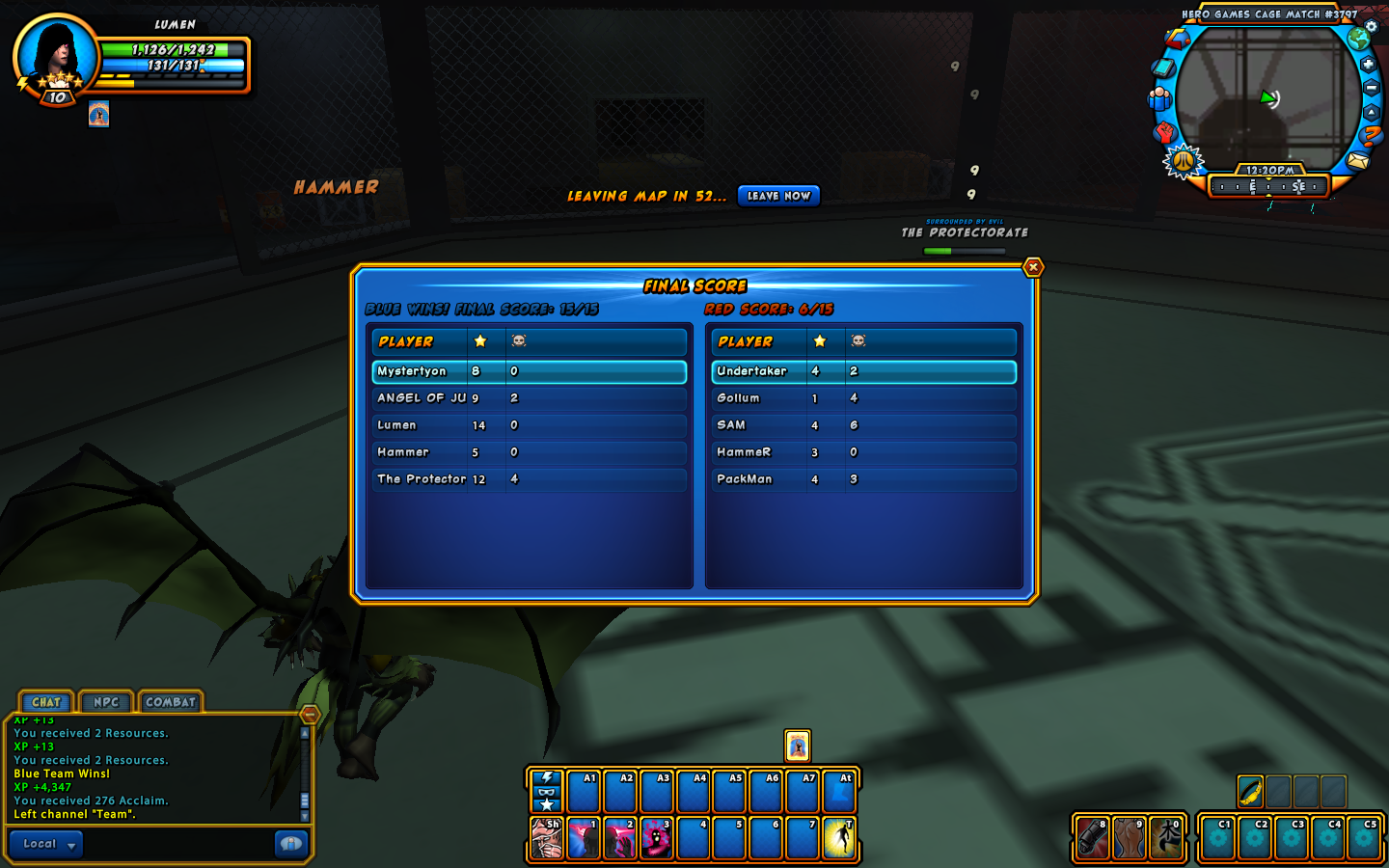Click the chat text input field

click(x=178, y=844)
